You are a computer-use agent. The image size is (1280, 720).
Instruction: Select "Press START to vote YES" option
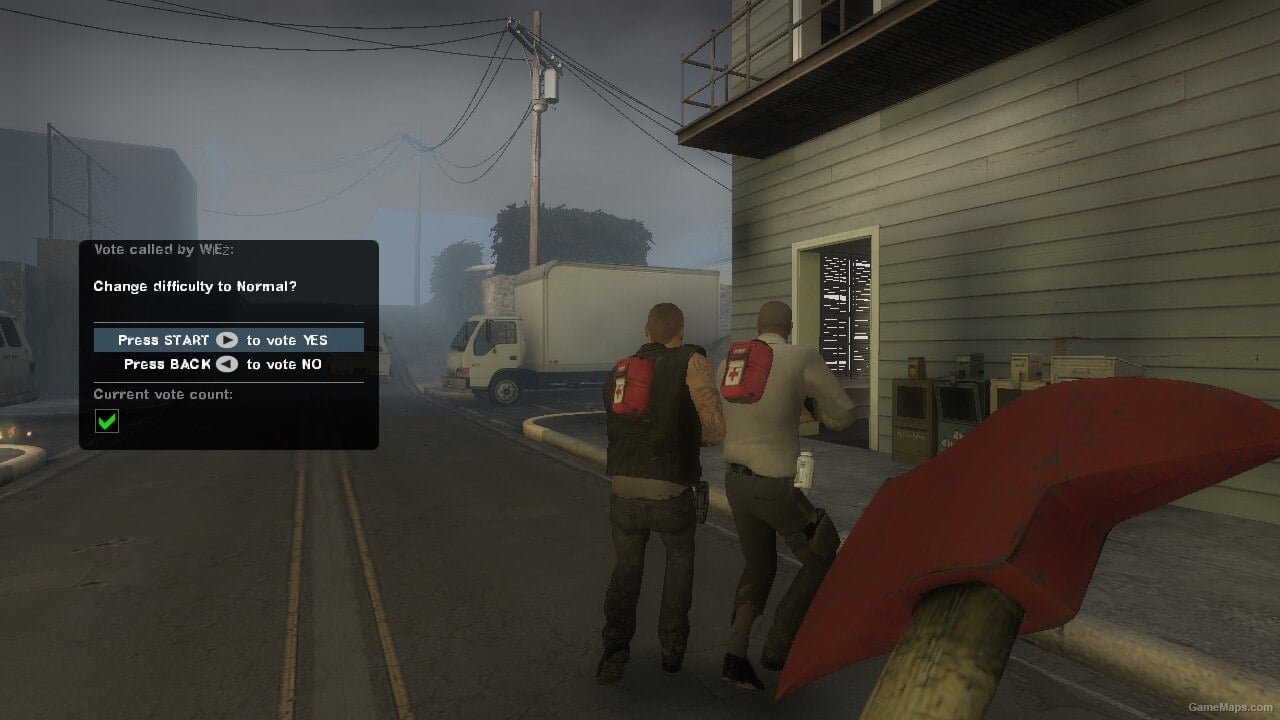point(228,339)
